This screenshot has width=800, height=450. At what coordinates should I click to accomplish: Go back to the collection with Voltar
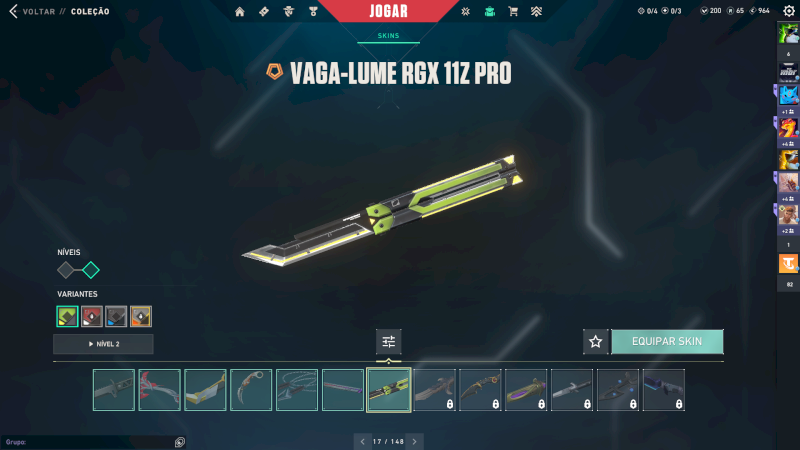[x=32, y=12]
